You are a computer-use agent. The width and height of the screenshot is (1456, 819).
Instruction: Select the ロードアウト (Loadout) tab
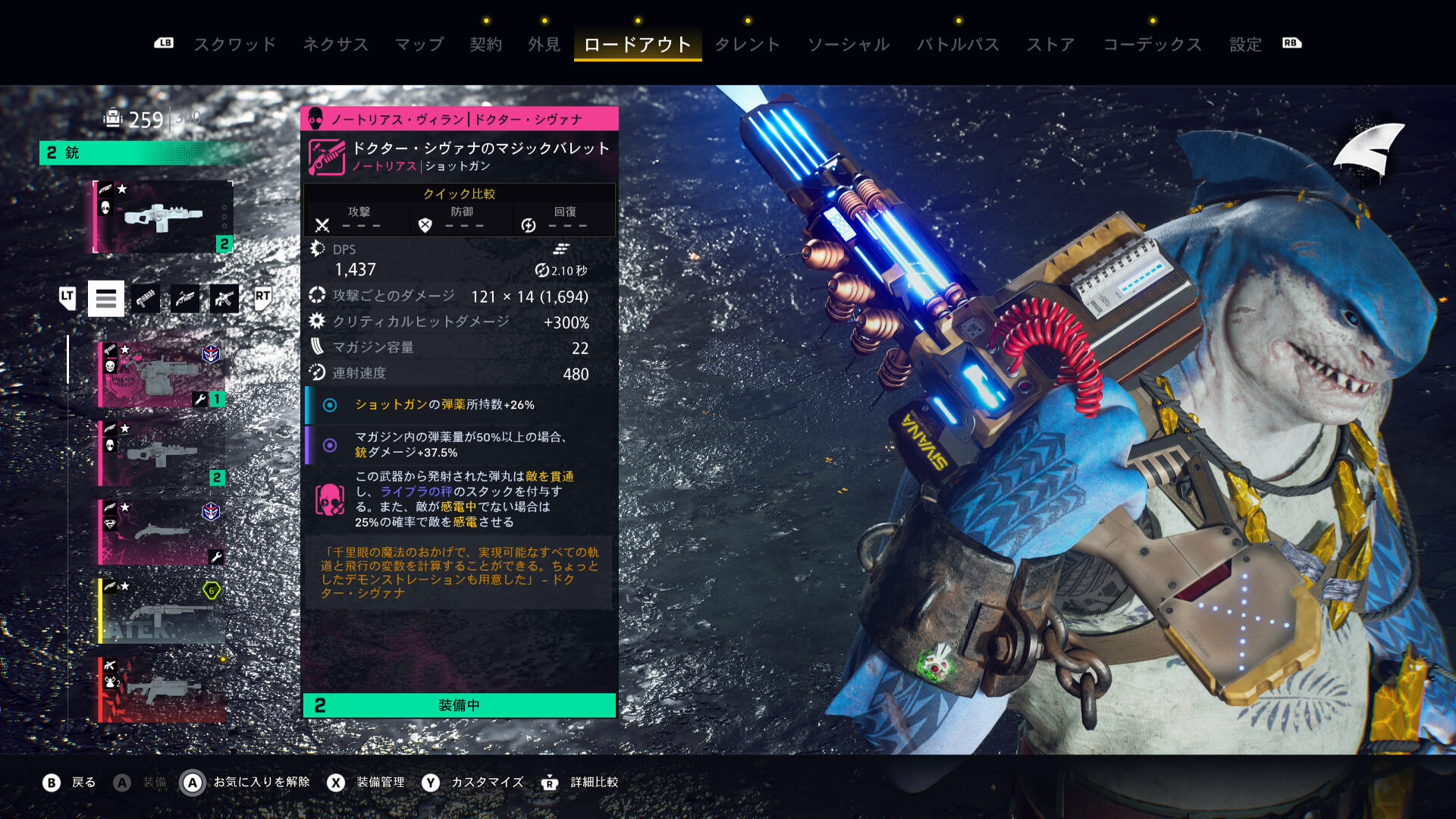[x=637, y=44]
